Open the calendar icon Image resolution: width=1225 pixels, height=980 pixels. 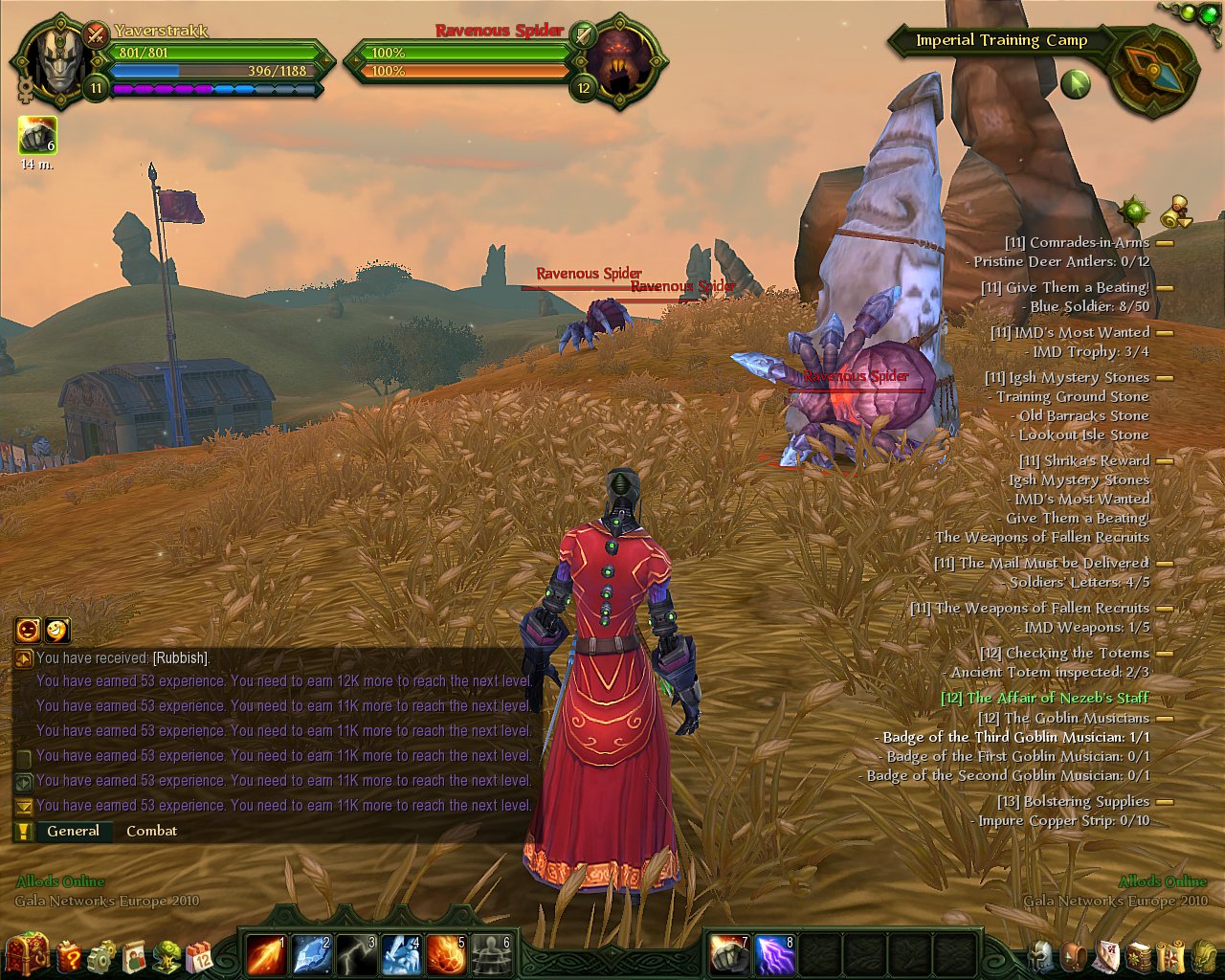pos(200,955)
